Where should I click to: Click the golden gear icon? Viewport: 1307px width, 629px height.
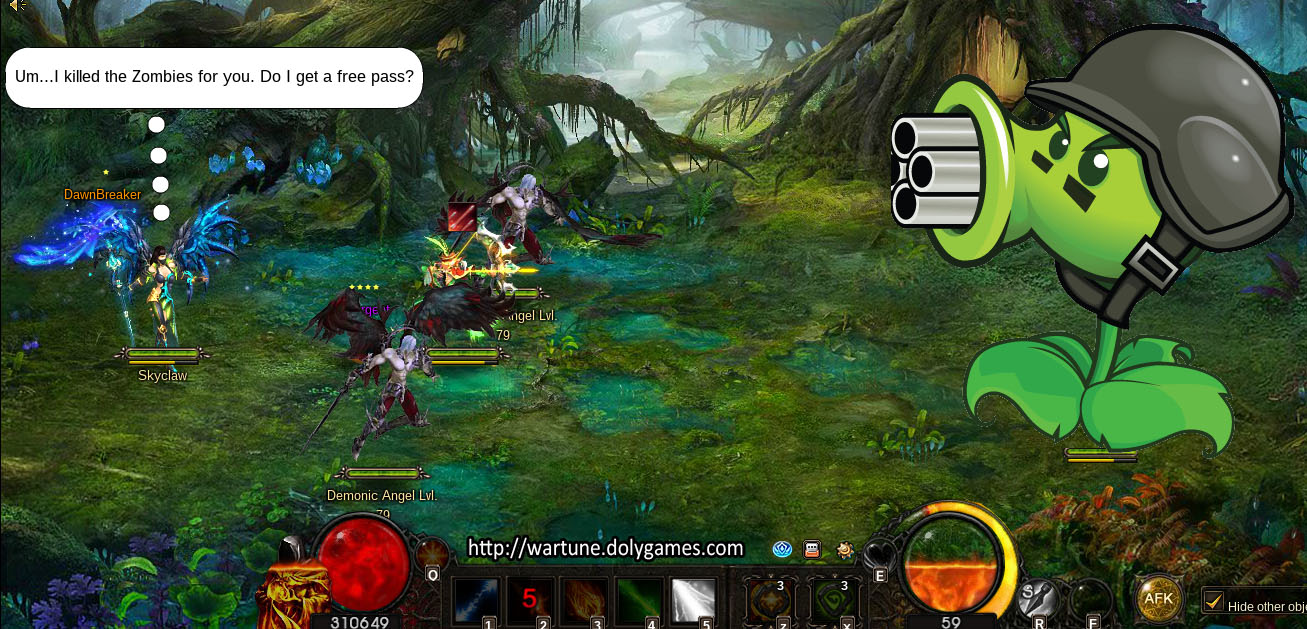(846, 549)
